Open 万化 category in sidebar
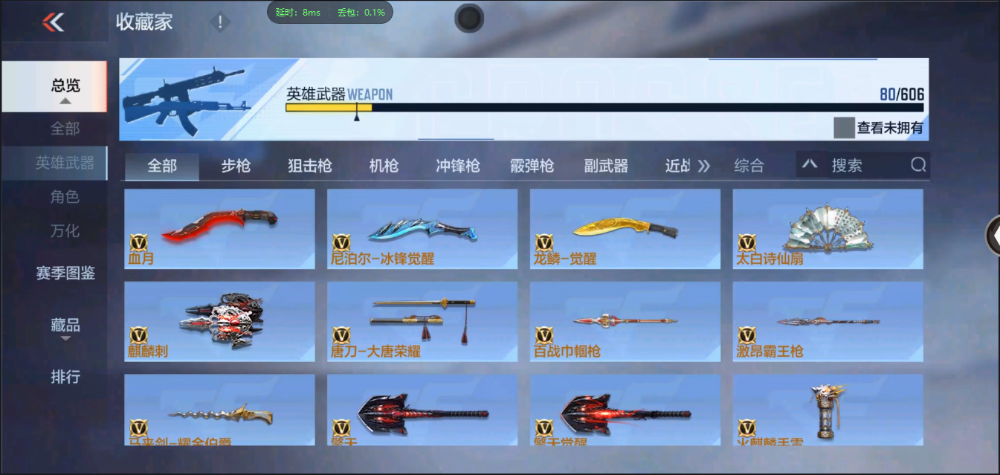The height and width of the screenshot is (475, 1000). coord(65,230)
